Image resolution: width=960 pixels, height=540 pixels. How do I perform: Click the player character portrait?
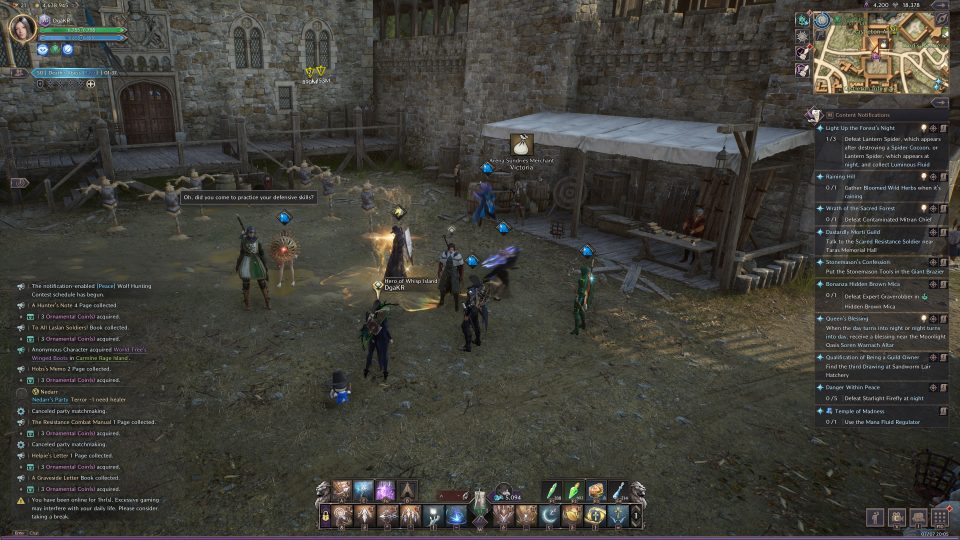[x=21, y=29]
